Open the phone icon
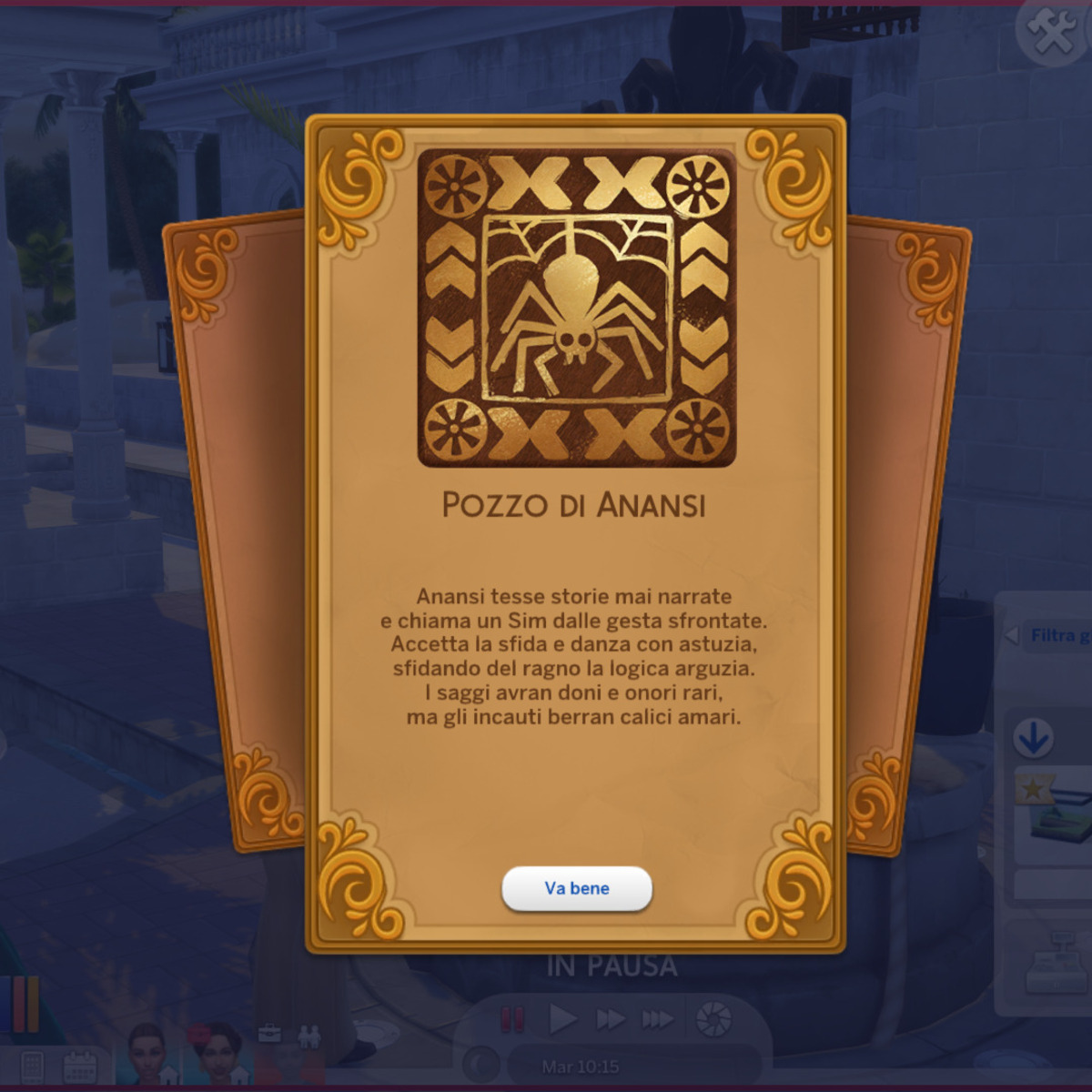 33,1067
